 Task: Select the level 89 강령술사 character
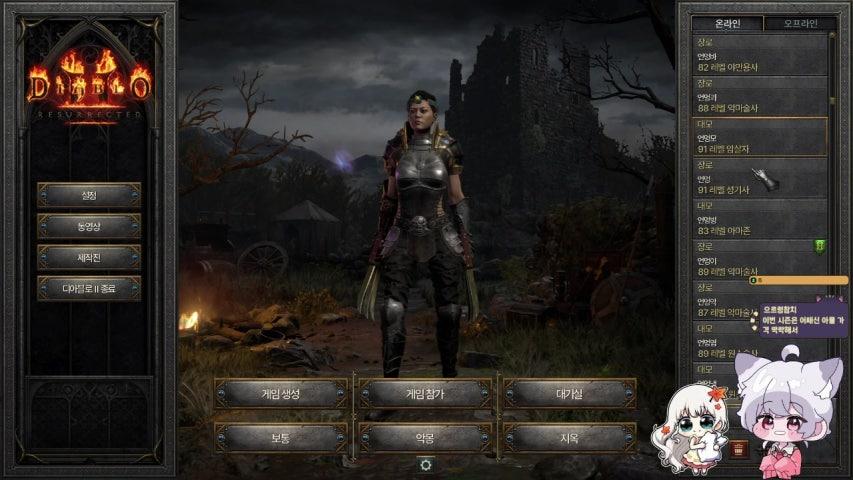tap(760, 262)
